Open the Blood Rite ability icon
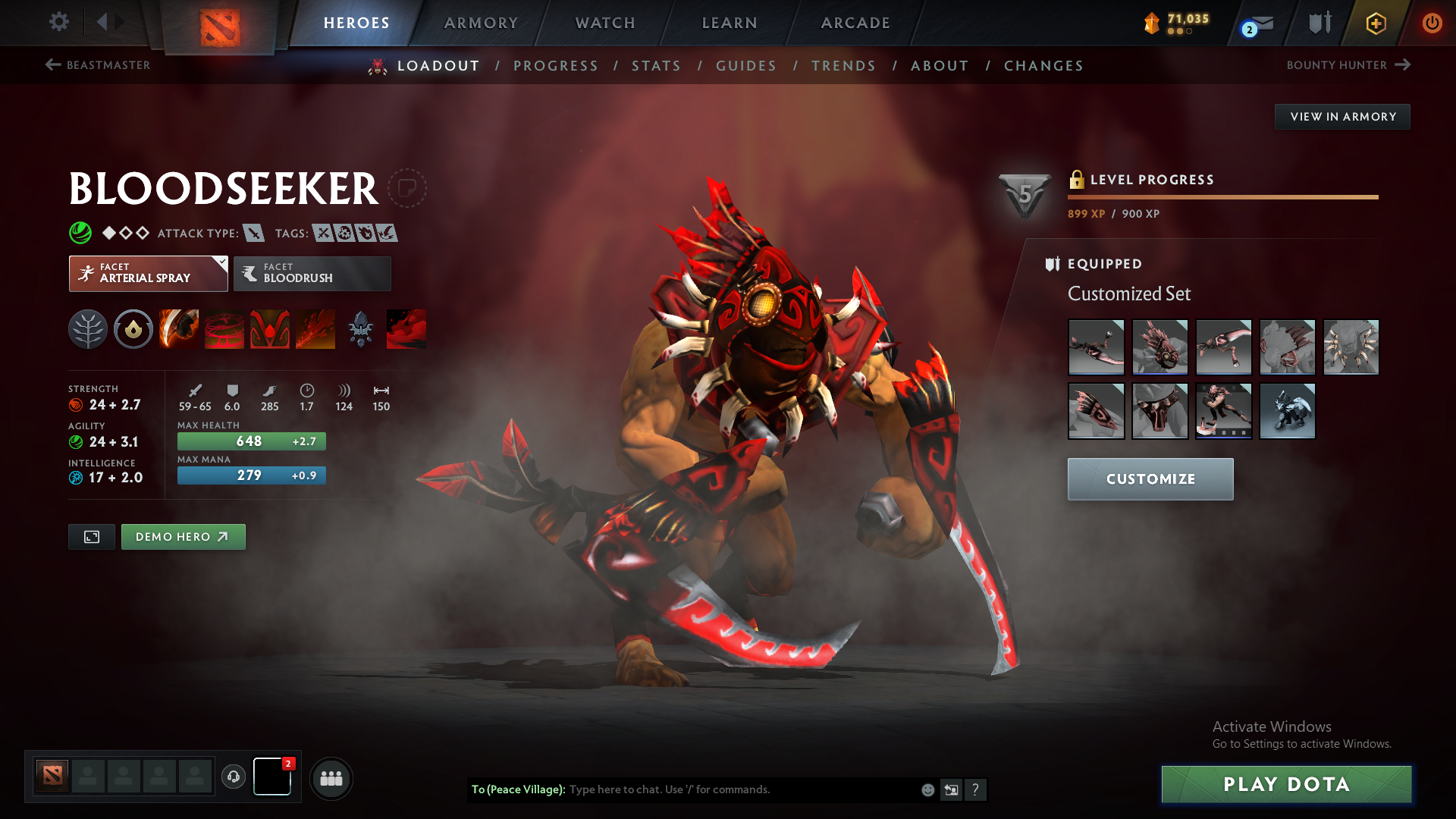This screenshot has width=1456, height=819. (x=224, y=329)
